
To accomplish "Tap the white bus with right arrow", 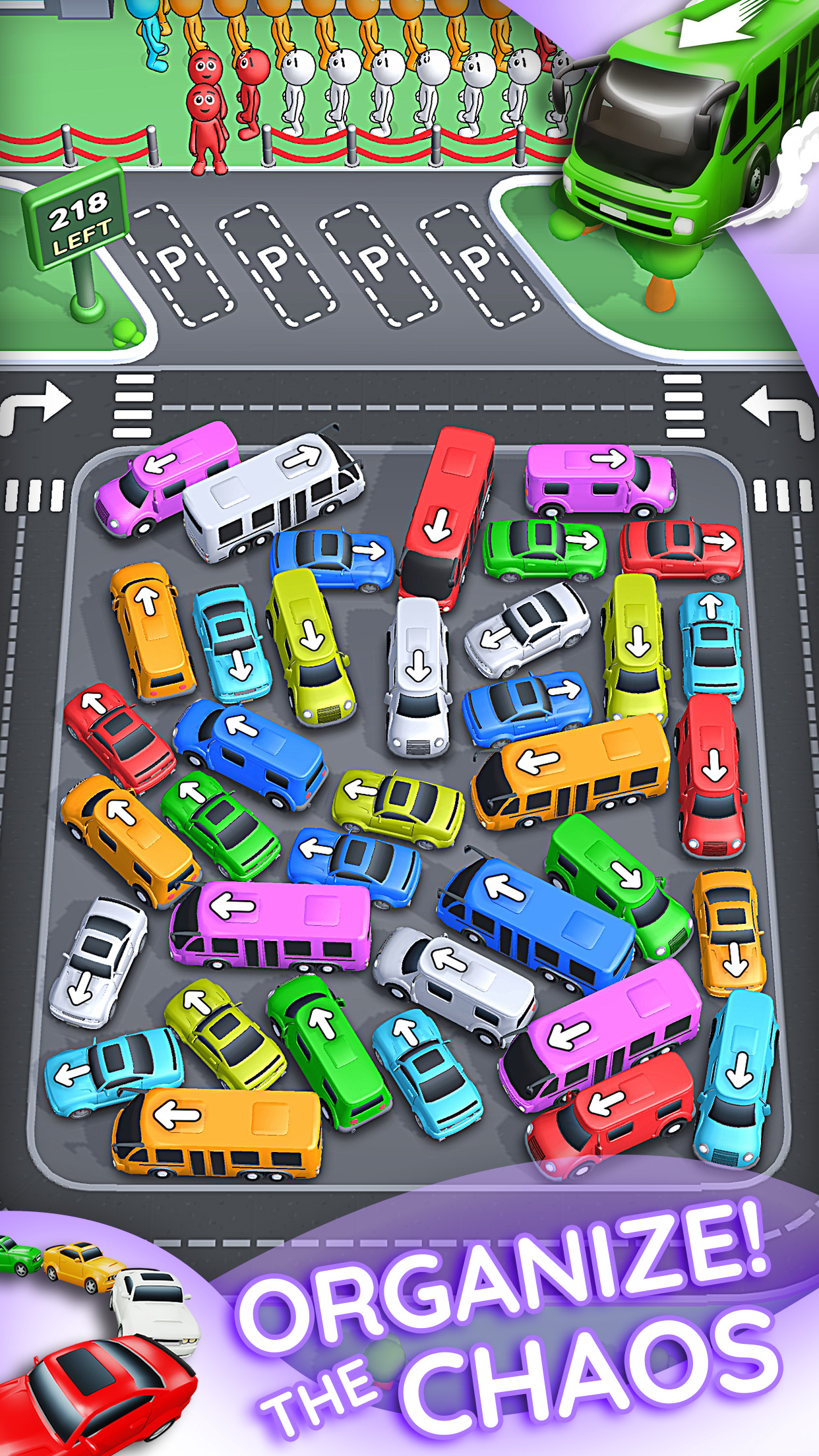I will click(272, 496).
